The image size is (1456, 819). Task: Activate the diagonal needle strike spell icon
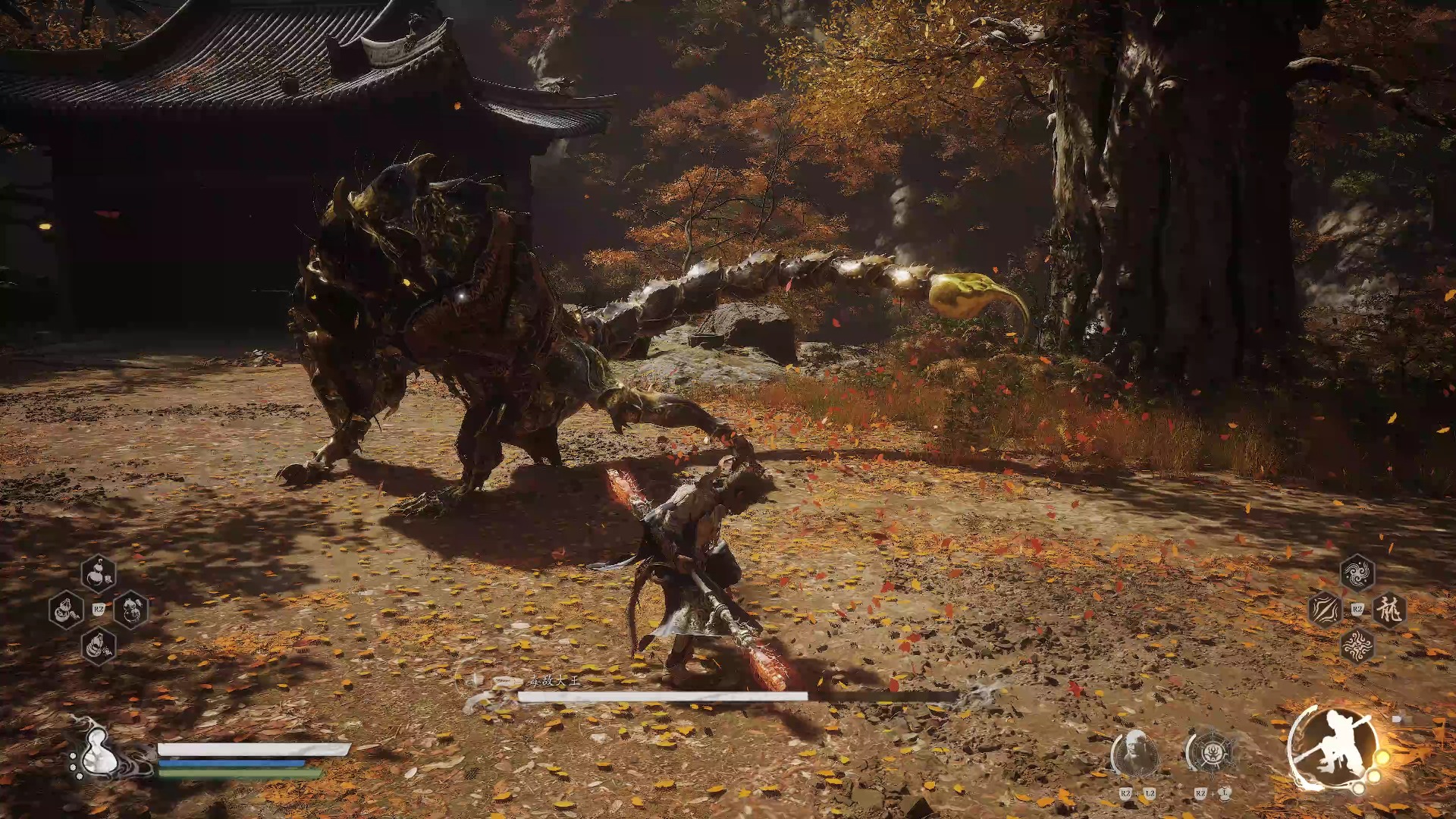1325,610
